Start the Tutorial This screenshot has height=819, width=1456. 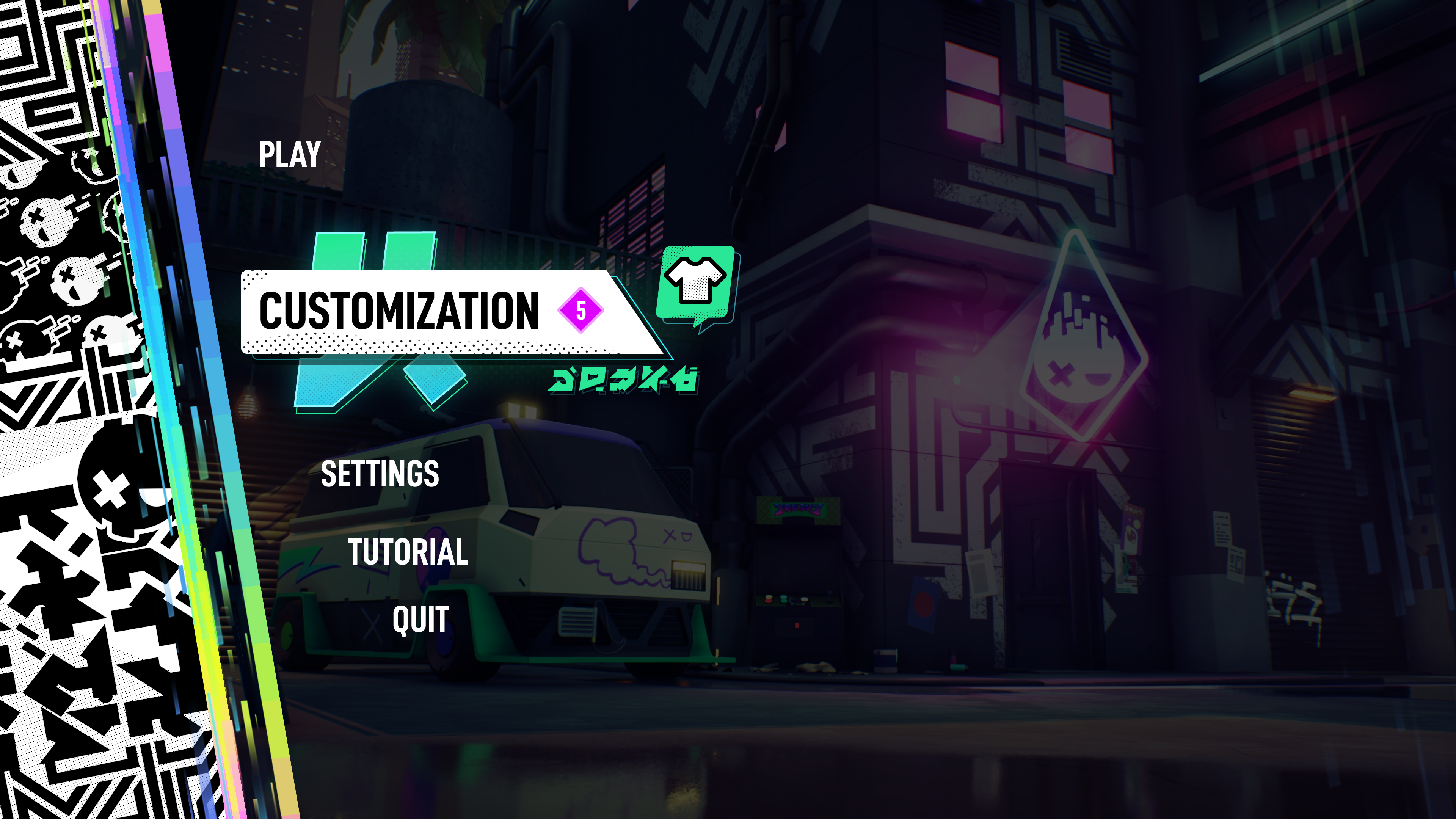408,552
